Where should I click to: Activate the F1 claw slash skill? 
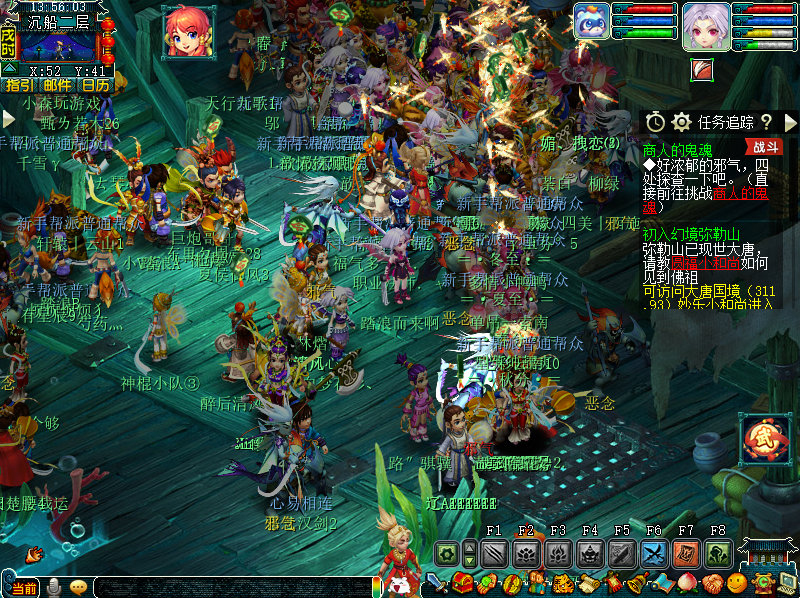(x=495, y=554)
